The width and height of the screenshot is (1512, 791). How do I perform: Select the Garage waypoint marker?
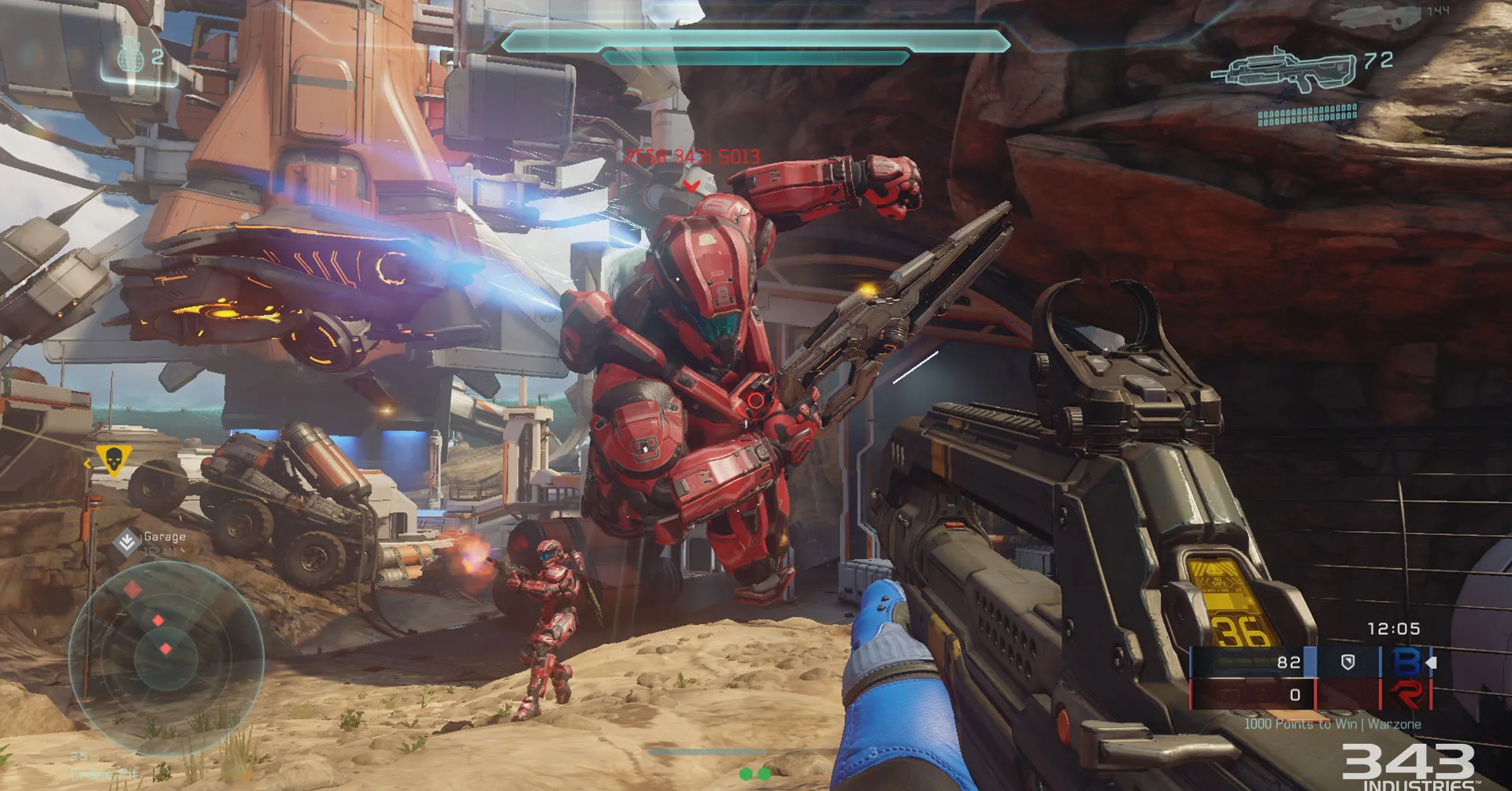(x=126, y=542)
